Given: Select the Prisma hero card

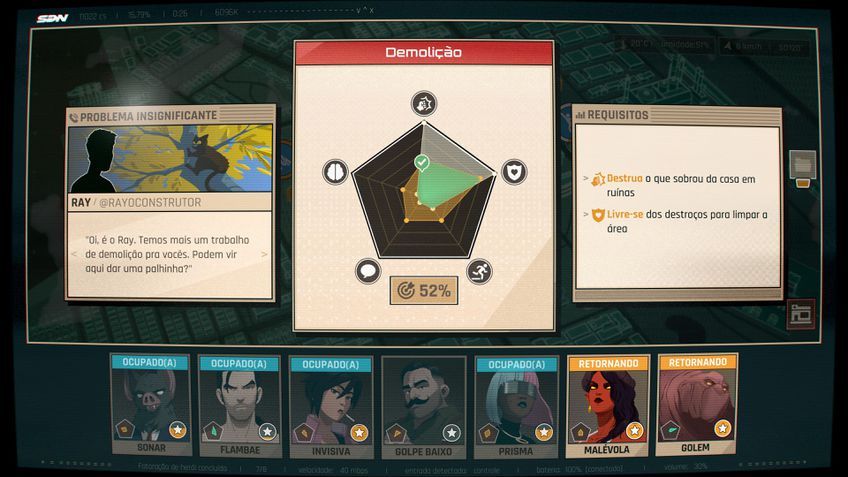Looking at the screenshot, I should click(x=516, y=406).
